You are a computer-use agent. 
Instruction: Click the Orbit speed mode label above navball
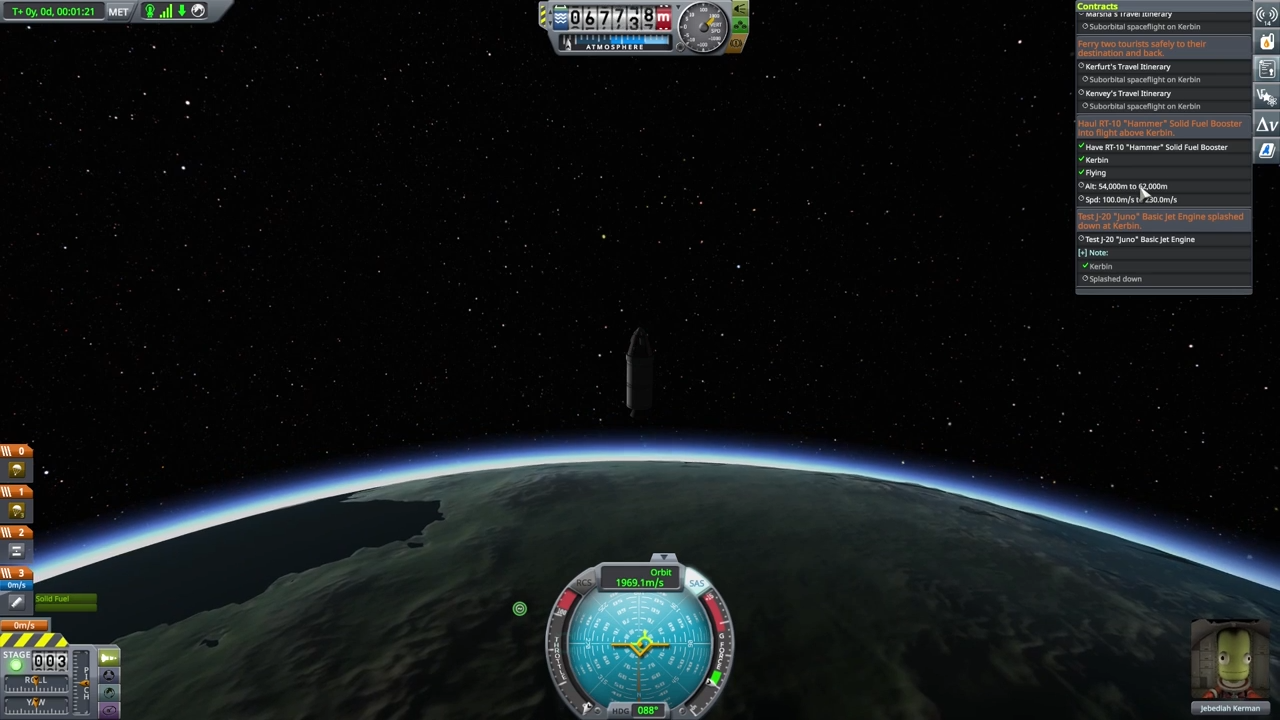660,572
